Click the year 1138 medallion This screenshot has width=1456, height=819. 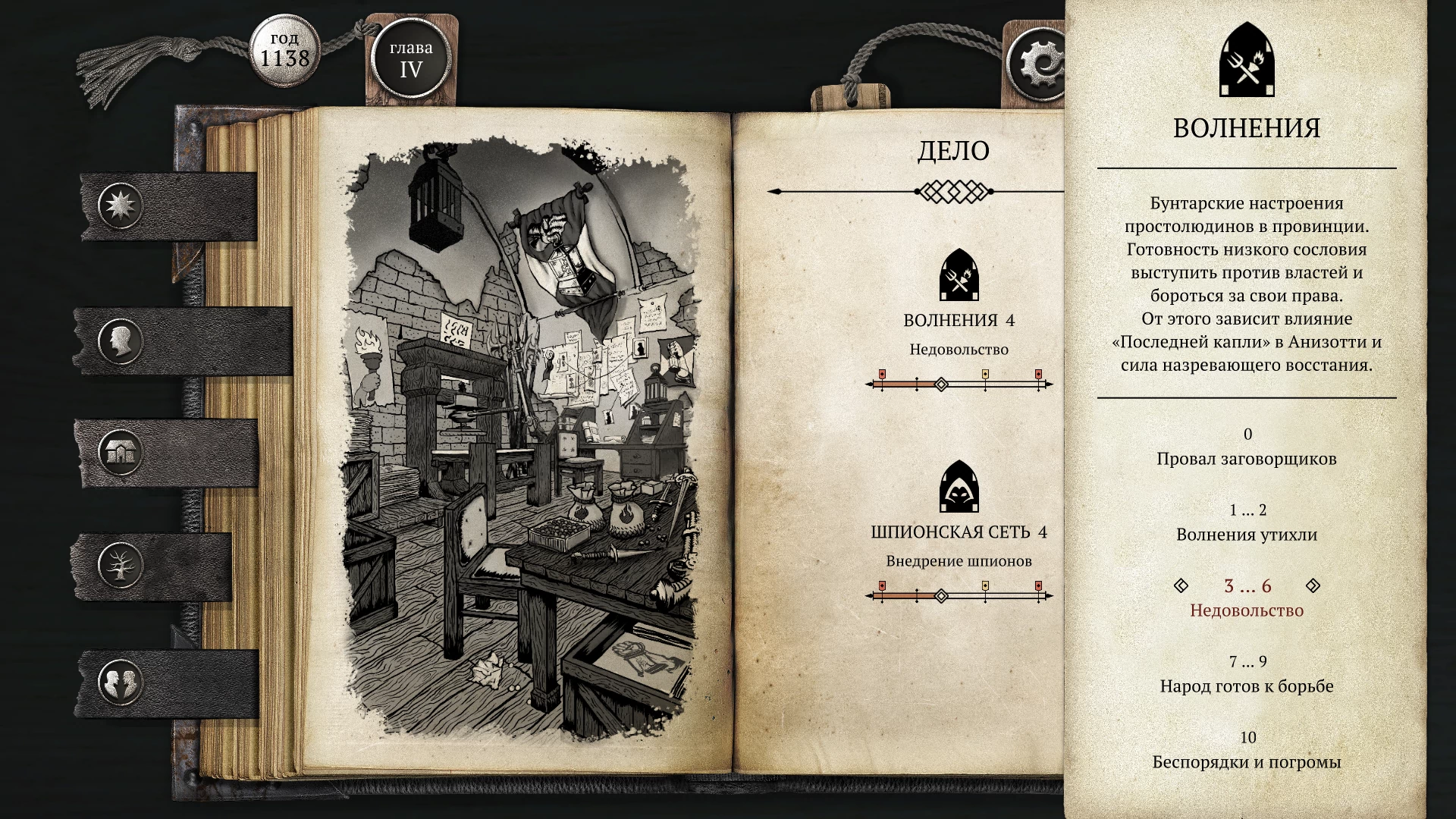tap(284, 51)
